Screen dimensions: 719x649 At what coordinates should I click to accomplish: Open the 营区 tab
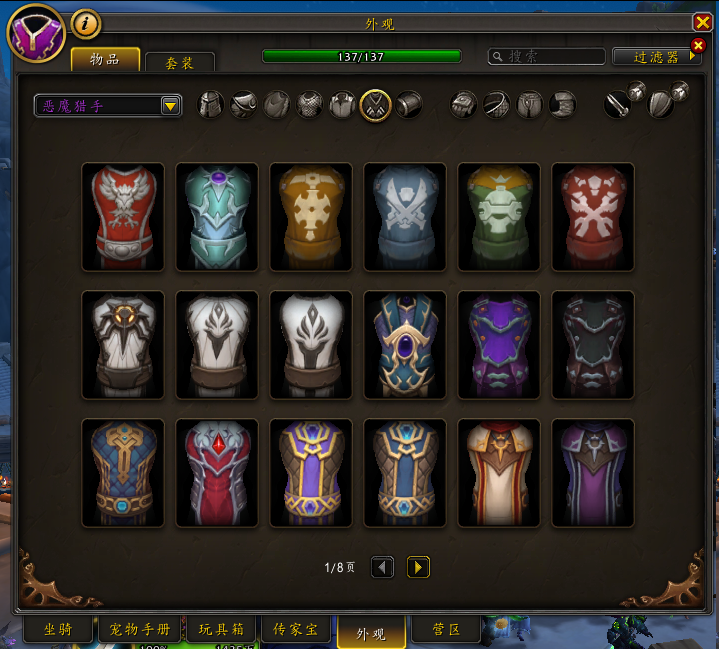point(445,630)
